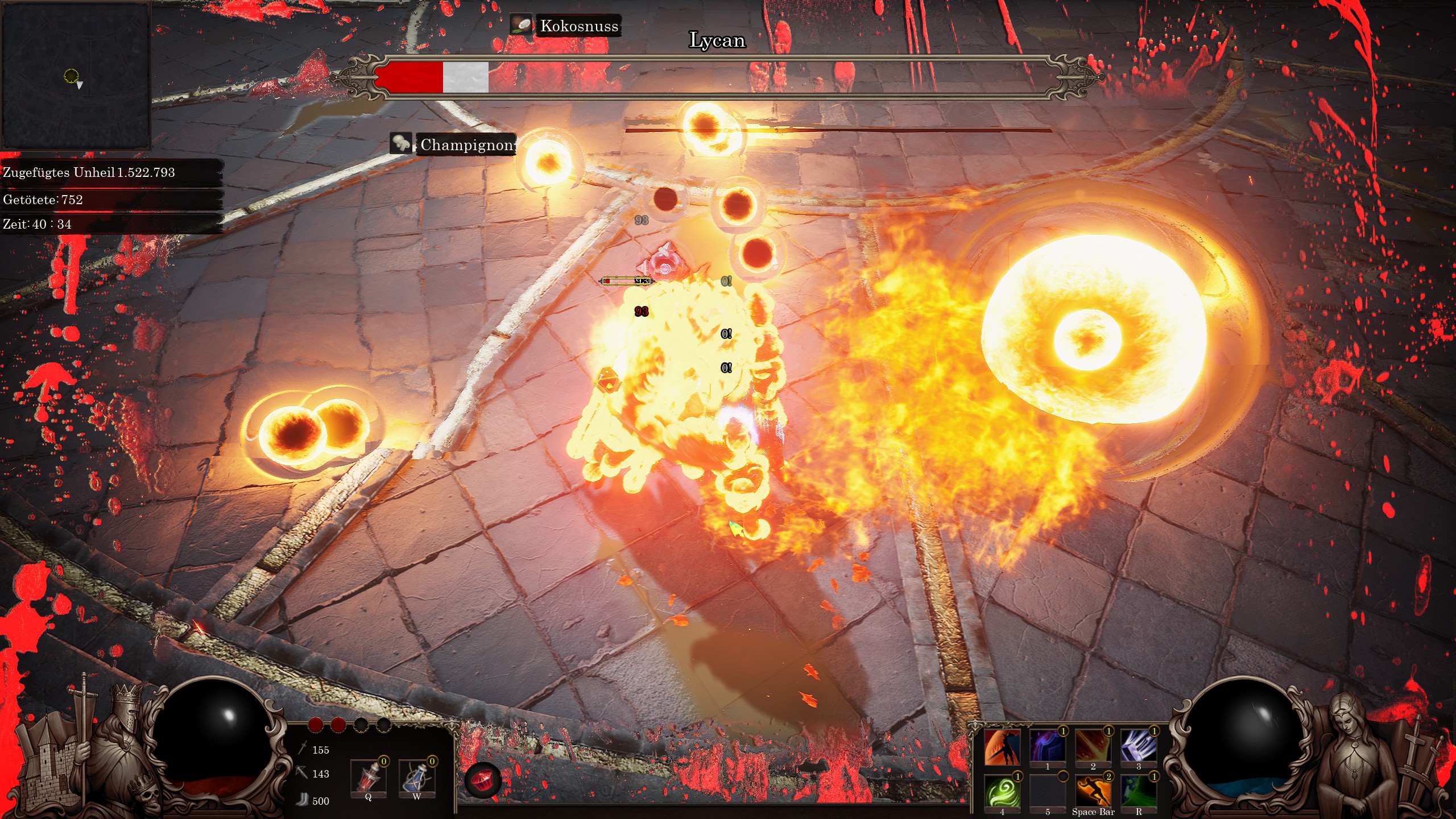Activate the silver gauntlet fist skill
Screen dimensions: 1456x819
point(1138,747)
